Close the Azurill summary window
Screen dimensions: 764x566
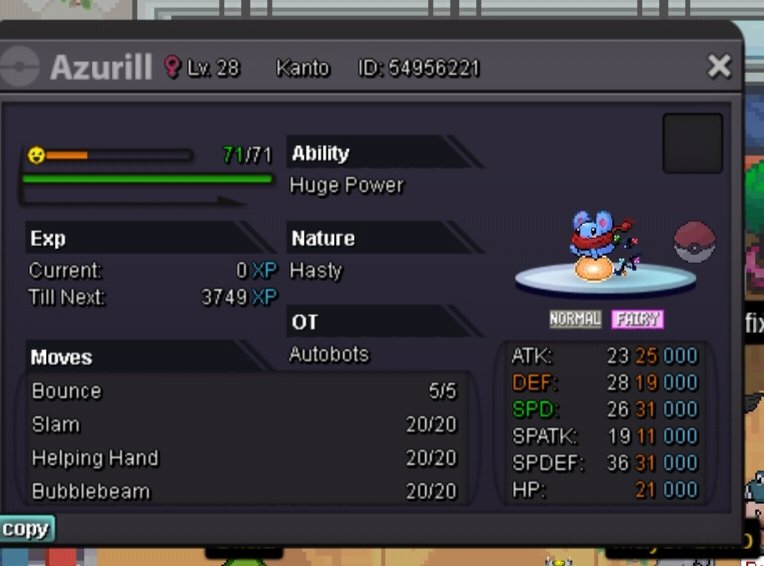pyautogui.click(x=719, y=67)
